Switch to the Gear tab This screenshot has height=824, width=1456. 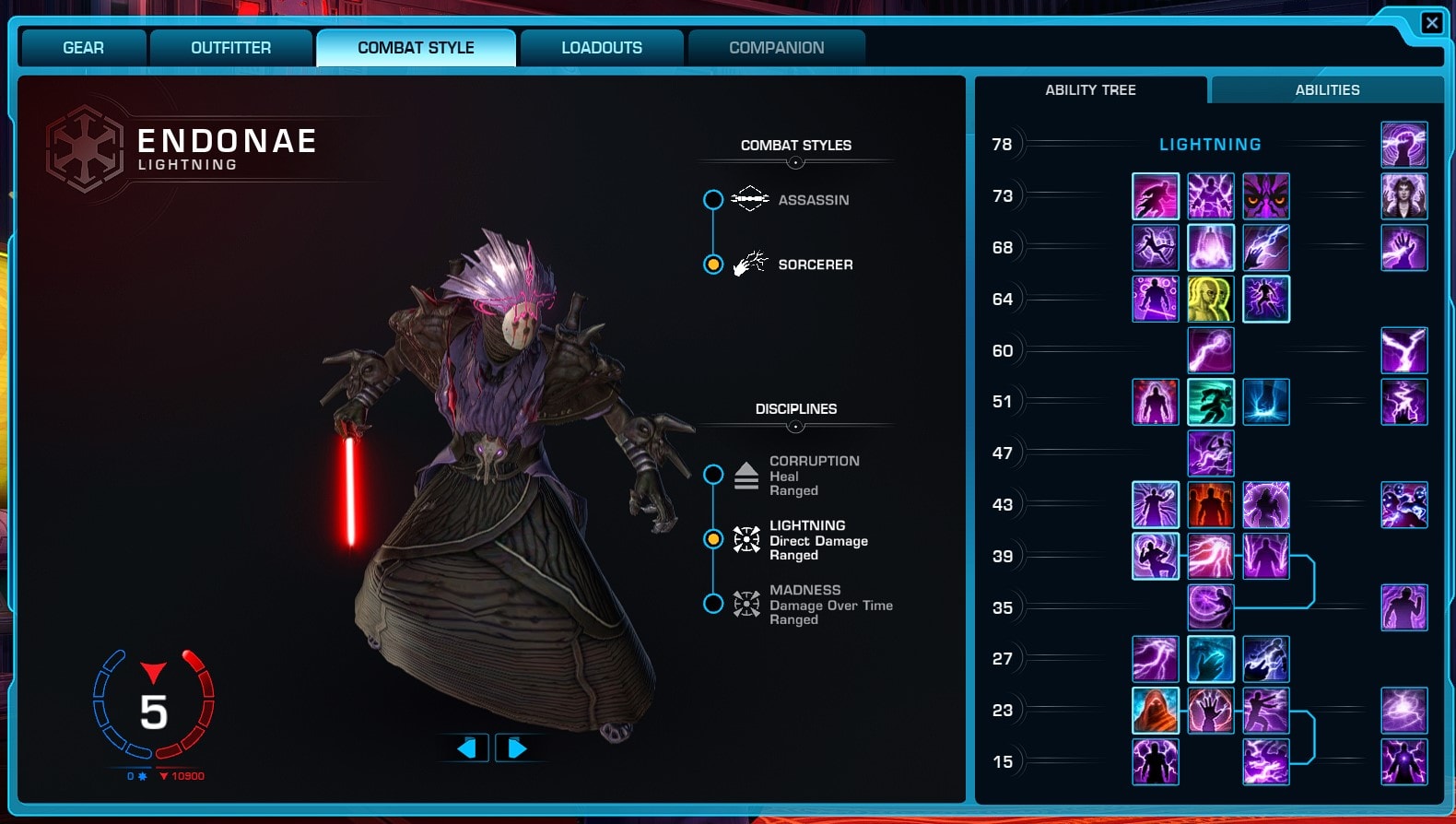(x=83, y=48)
